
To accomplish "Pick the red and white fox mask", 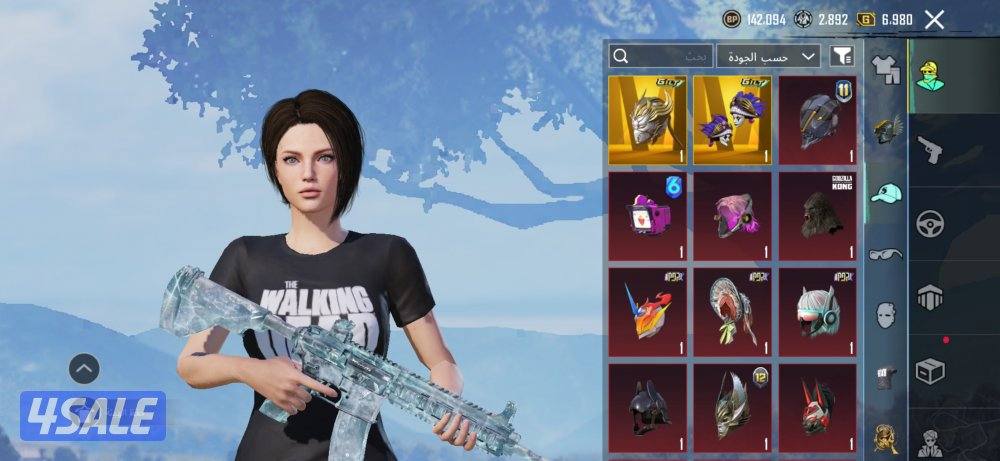I will click(x=818, y=407).
